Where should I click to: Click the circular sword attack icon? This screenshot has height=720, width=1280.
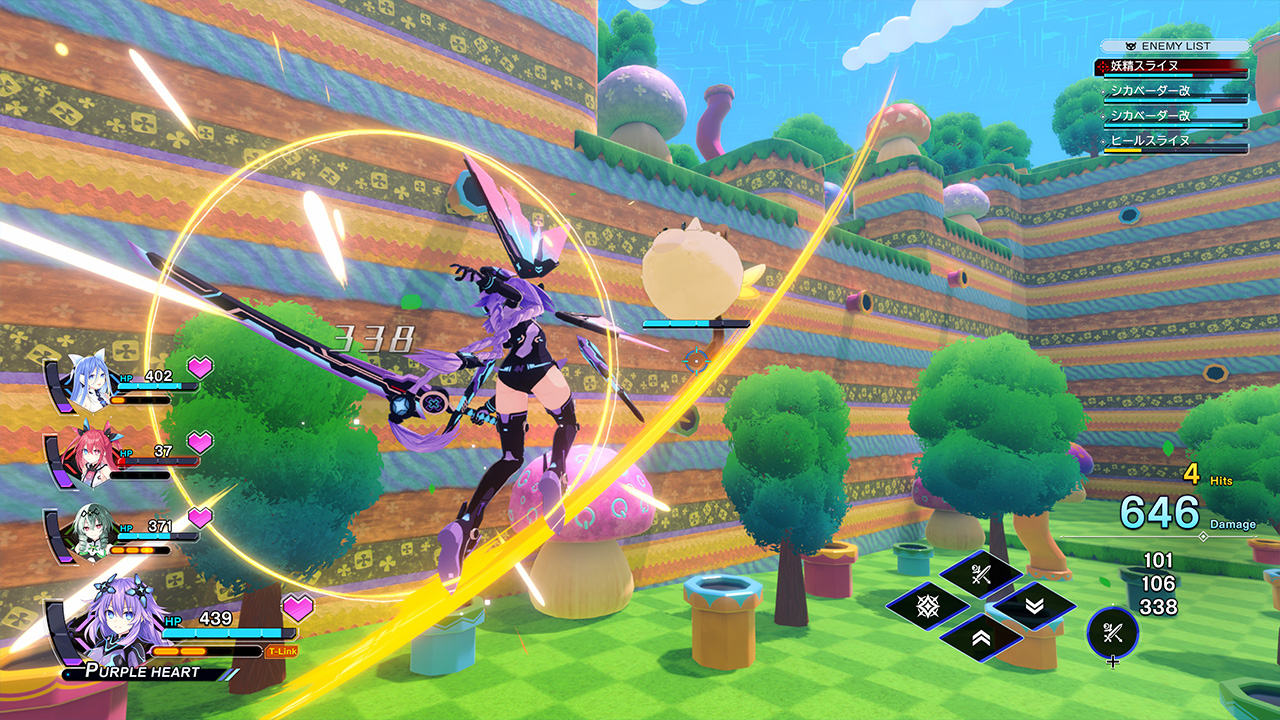tap(1113, 632)
